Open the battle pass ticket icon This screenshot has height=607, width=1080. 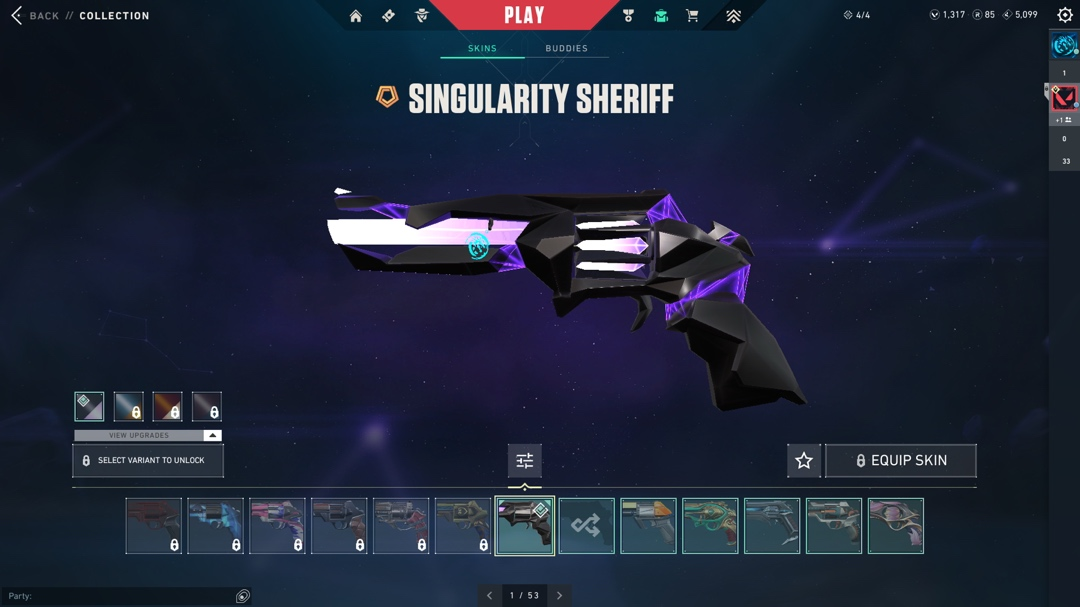point(389,16)
